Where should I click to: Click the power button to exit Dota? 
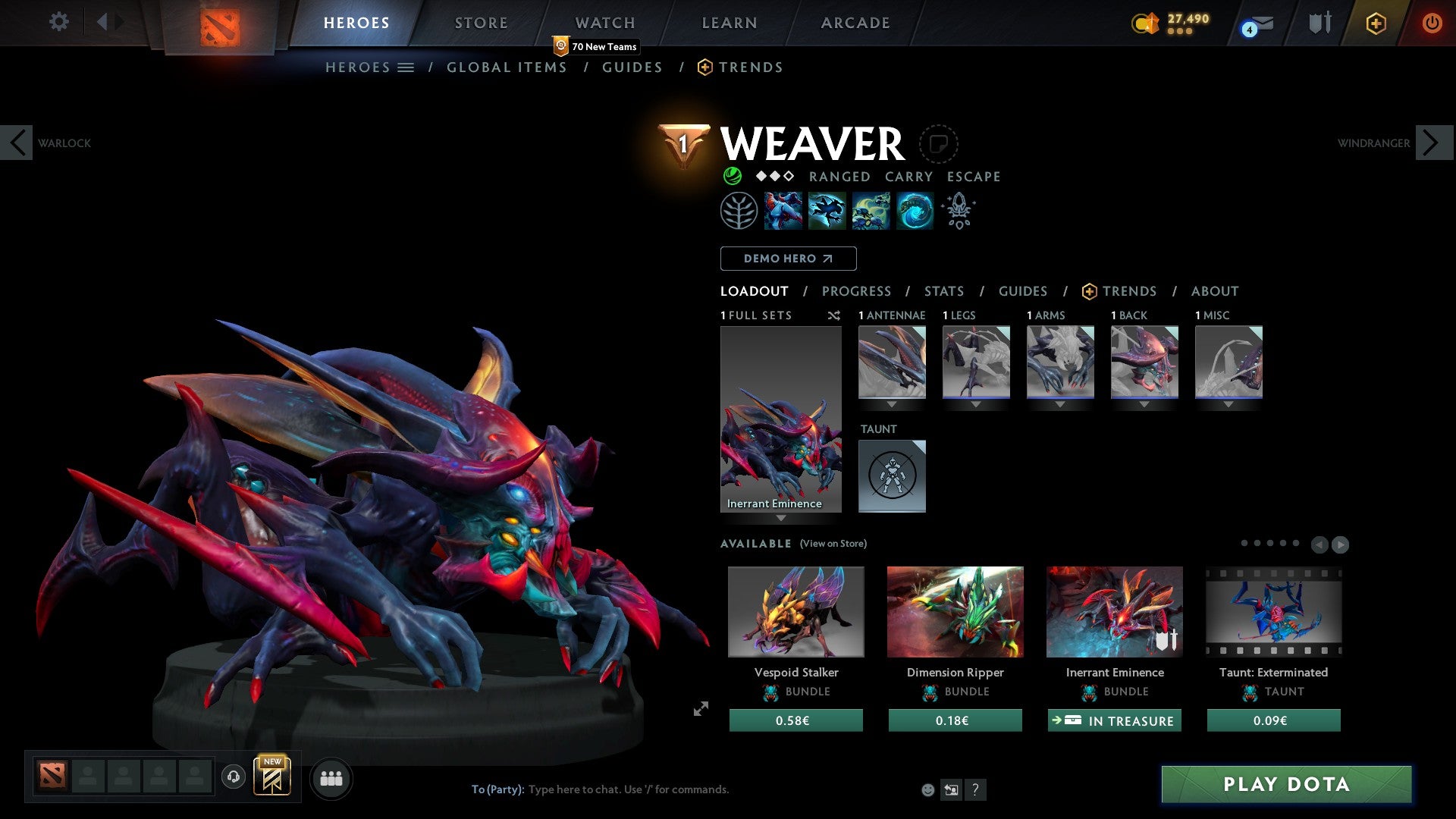(1432, 24)
